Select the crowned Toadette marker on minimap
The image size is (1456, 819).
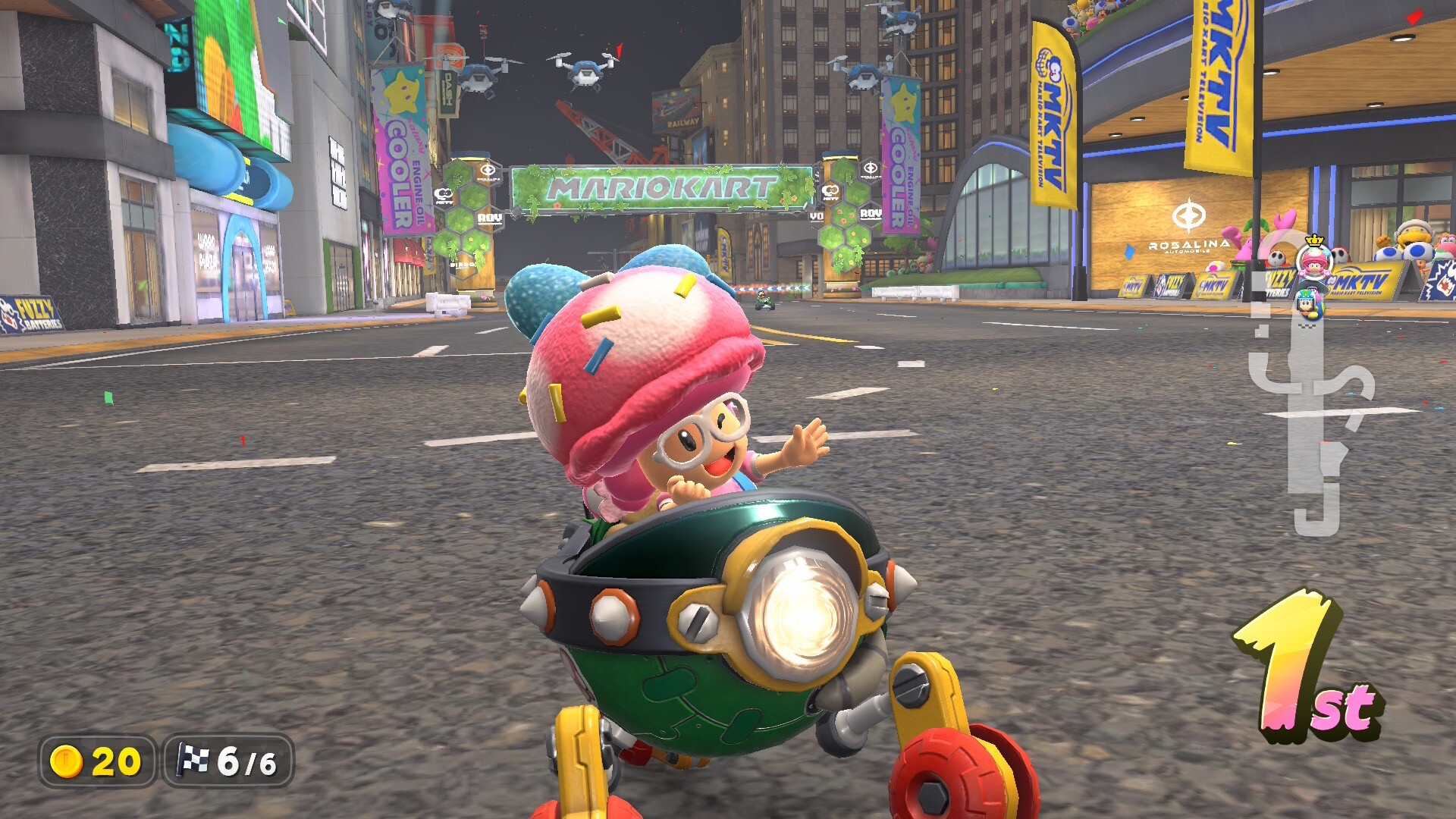pyautogui.click(x=1314, y=261)
